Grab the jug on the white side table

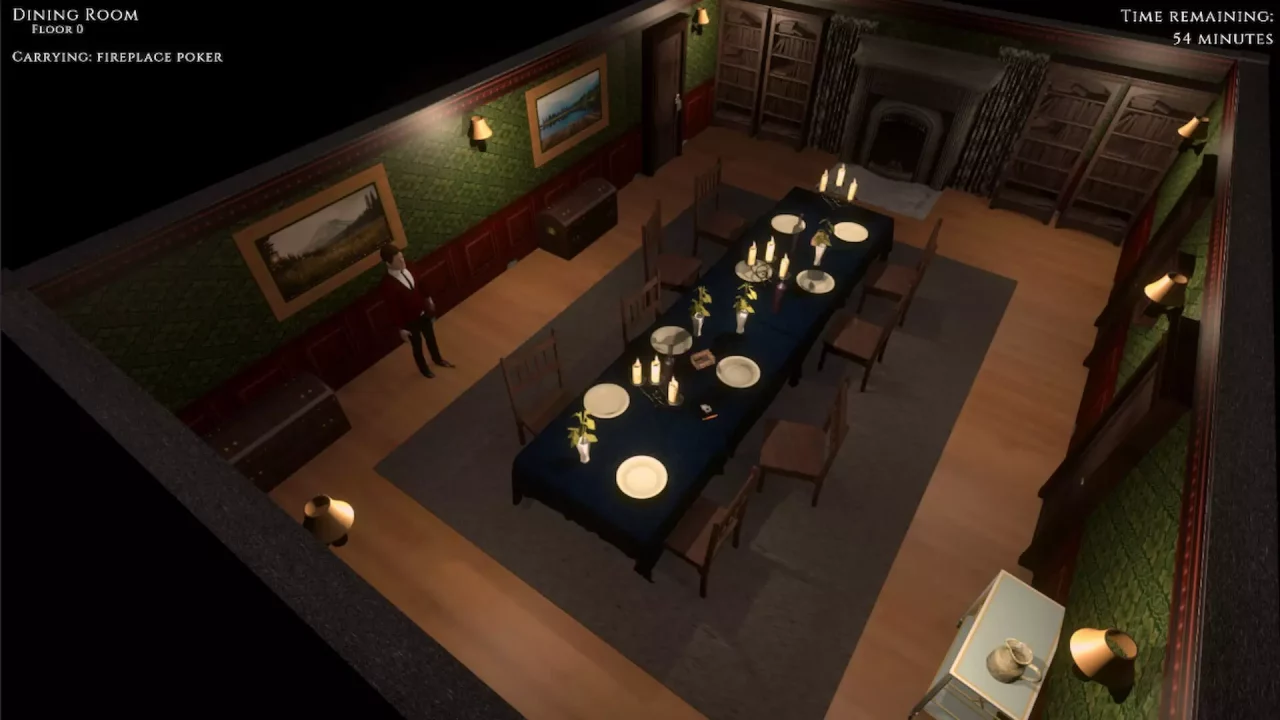pyautogui.click(x=1013, y=661)
